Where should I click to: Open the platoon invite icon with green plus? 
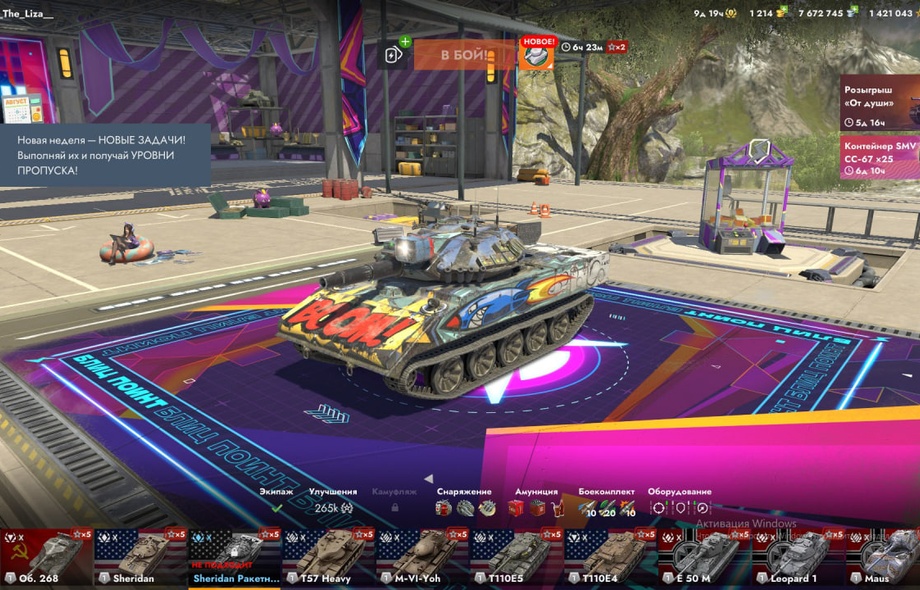pos(397,53)
